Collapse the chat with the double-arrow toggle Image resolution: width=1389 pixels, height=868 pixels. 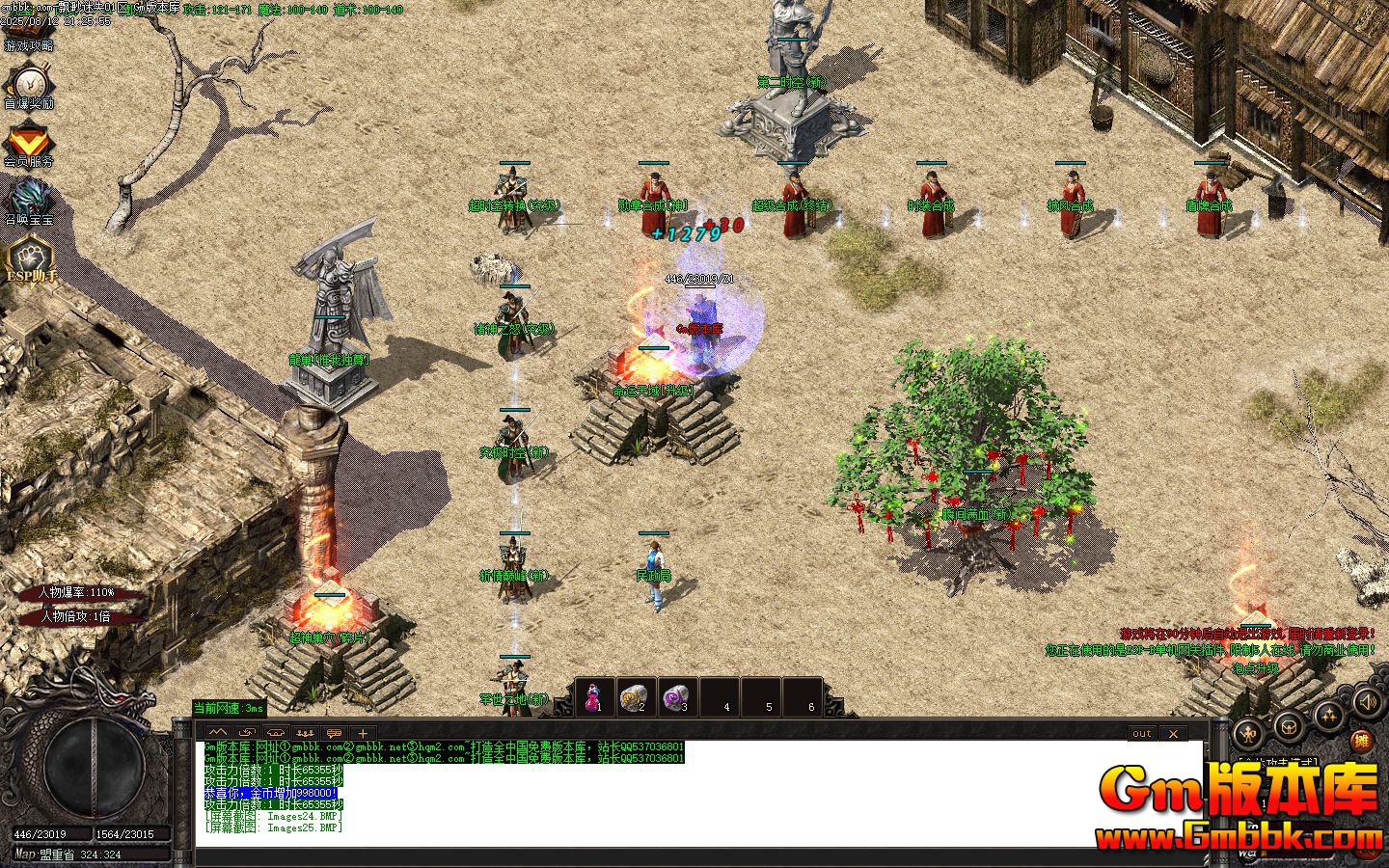tap(217, 733)
